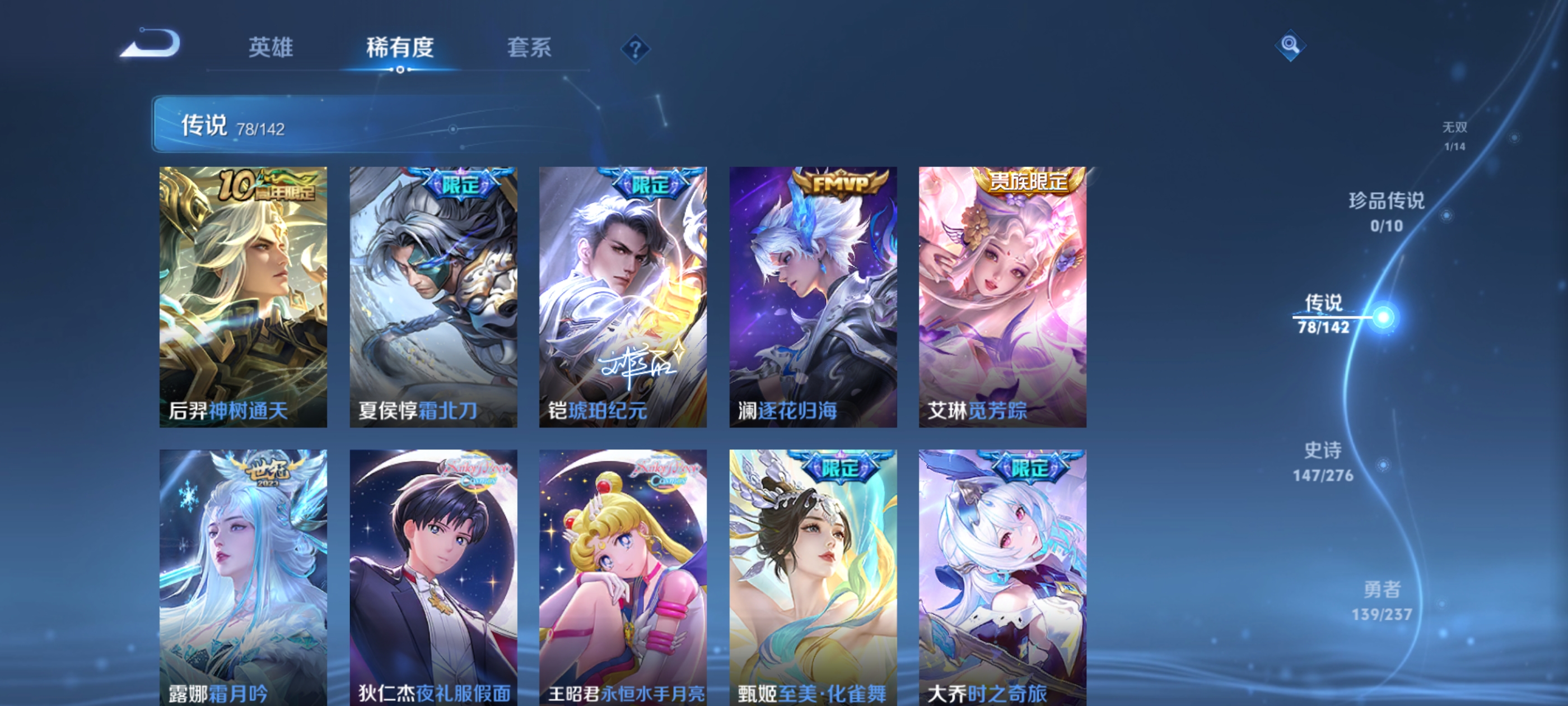Open the search with the magnifier icon

pyautogui.click(x=1291, y=46)
